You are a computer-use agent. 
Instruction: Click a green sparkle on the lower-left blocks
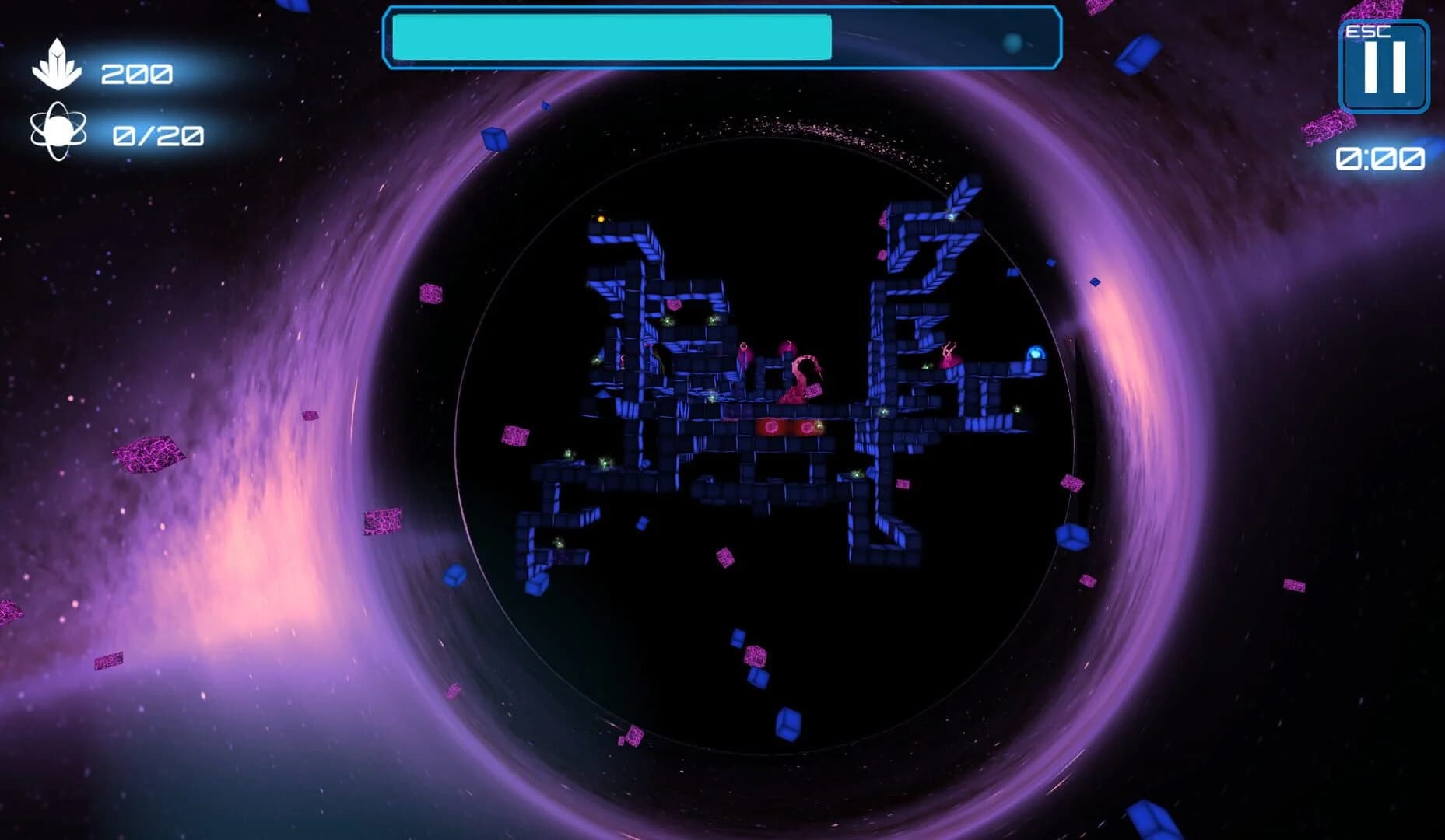569,453
